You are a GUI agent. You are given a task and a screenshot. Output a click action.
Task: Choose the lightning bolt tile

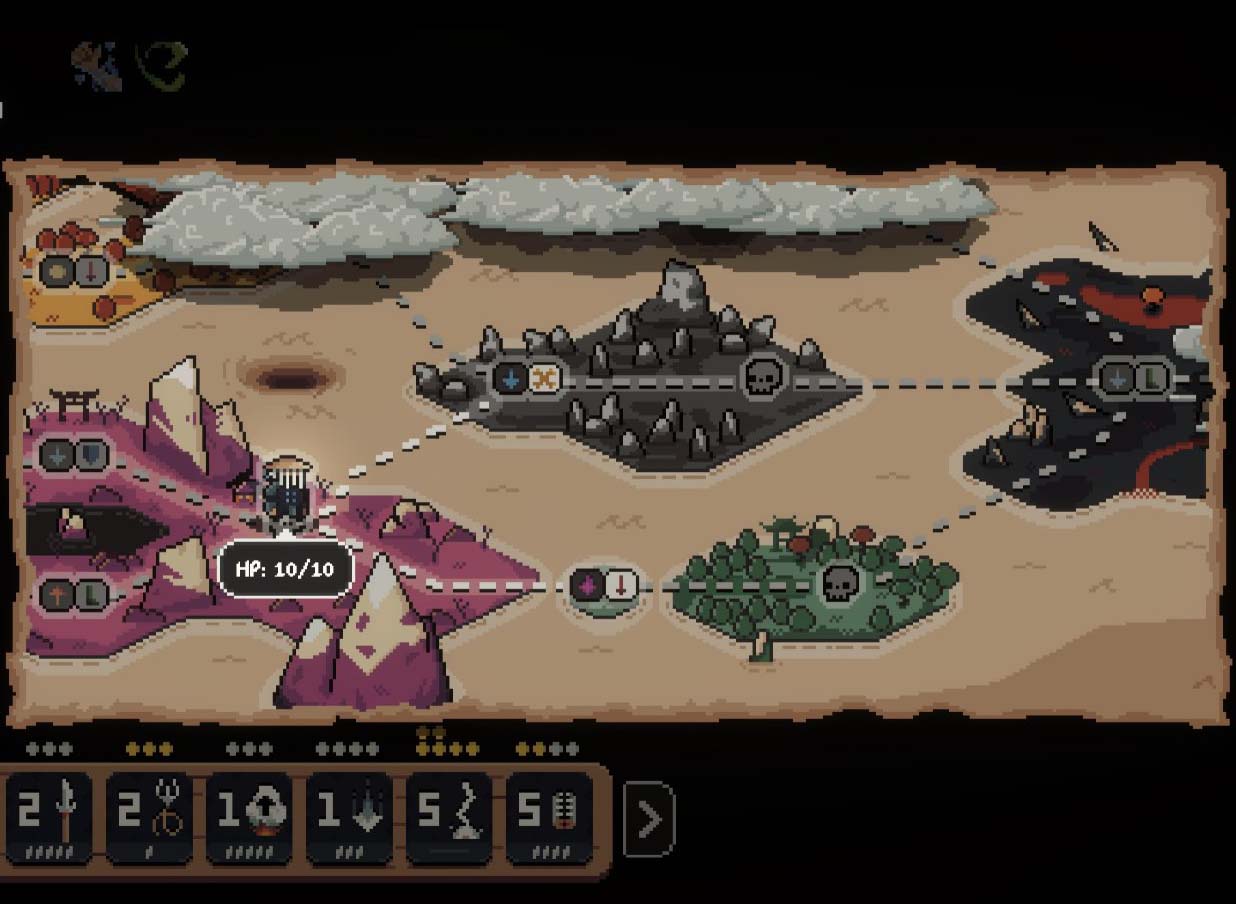point(449,817)
